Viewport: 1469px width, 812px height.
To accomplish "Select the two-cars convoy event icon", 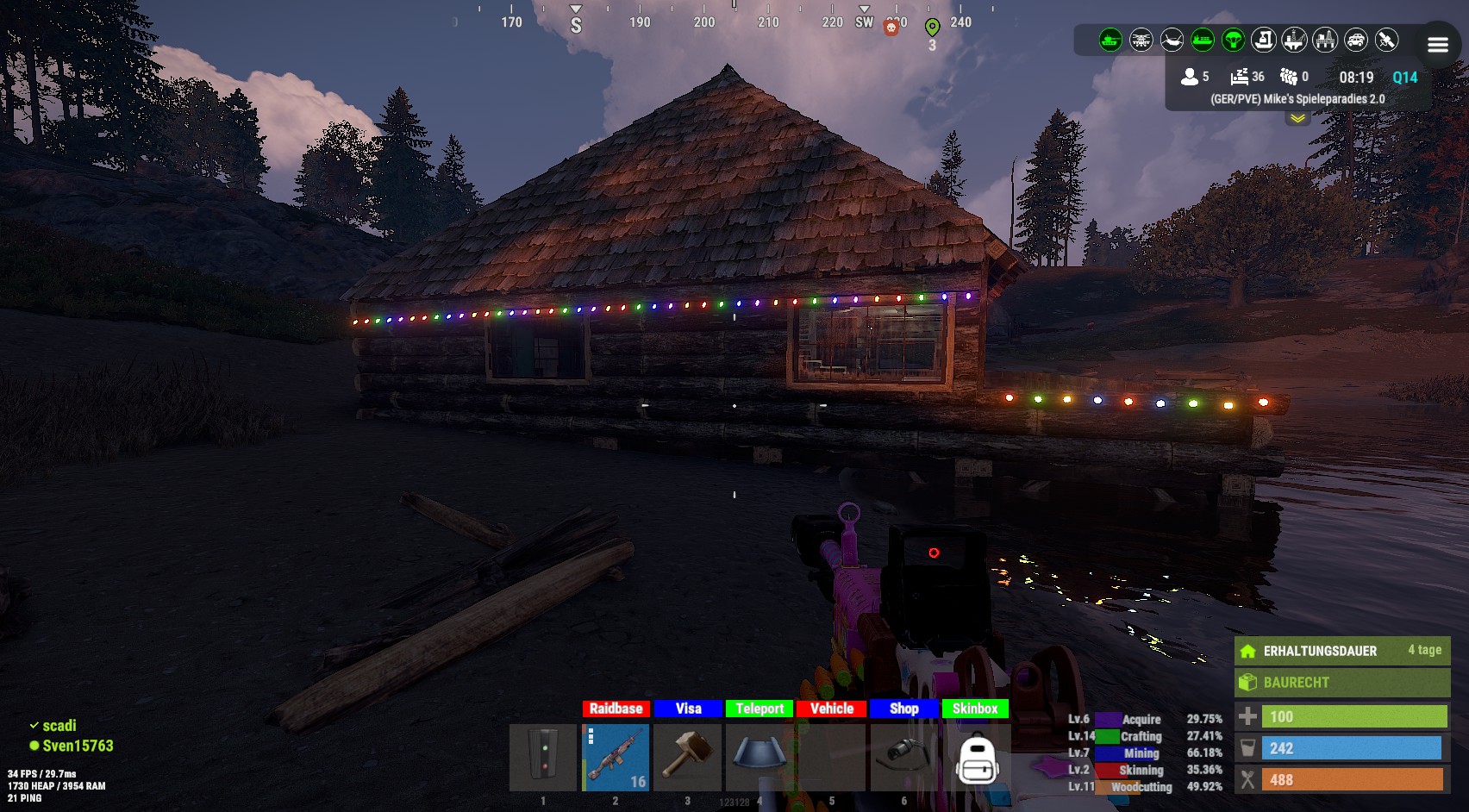I will coord(1356,40).
